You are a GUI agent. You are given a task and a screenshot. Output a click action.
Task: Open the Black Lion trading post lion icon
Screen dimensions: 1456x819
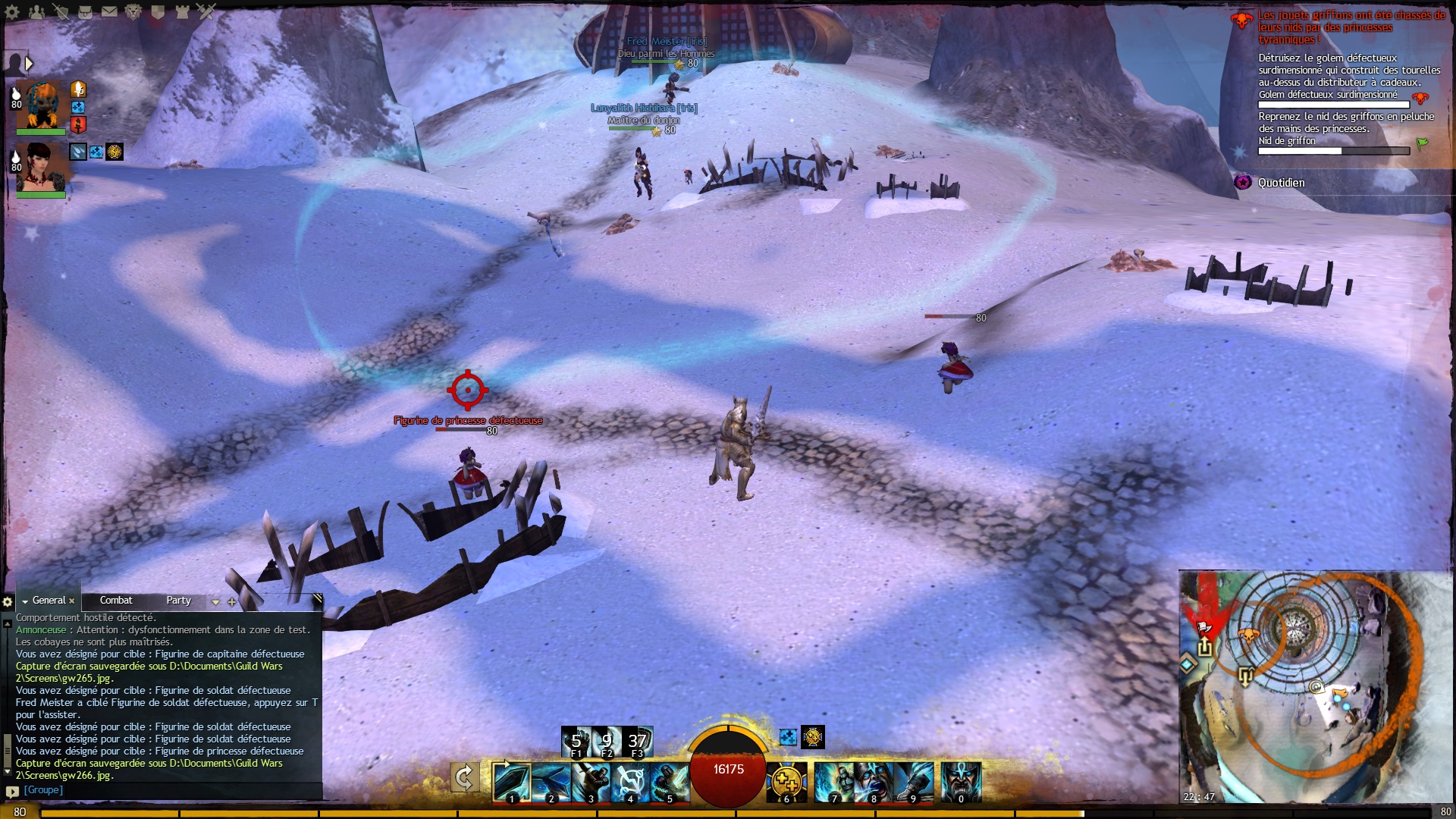(x=133, y=12)
